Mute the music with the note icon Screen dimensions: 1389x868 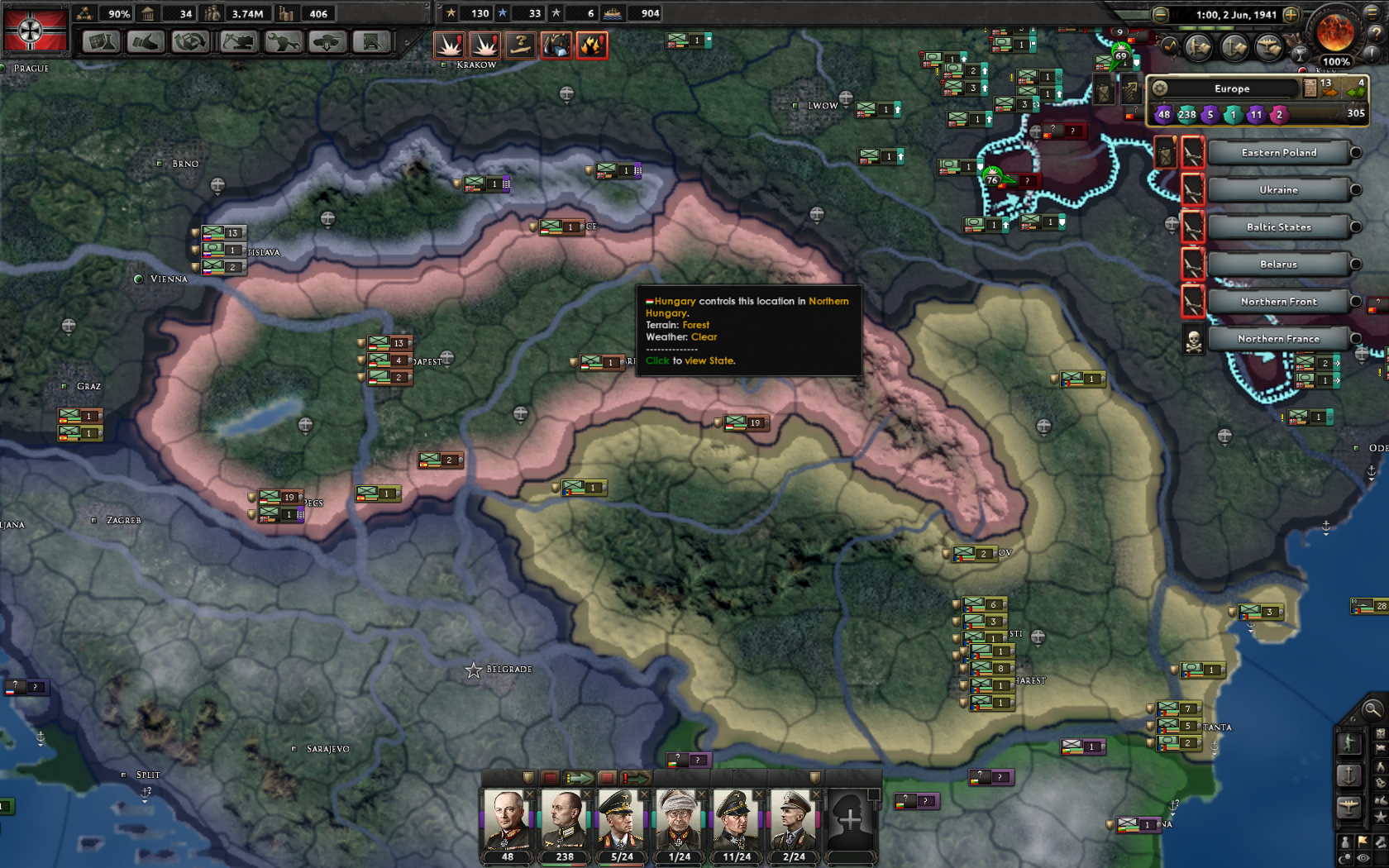click(1169, 45)
